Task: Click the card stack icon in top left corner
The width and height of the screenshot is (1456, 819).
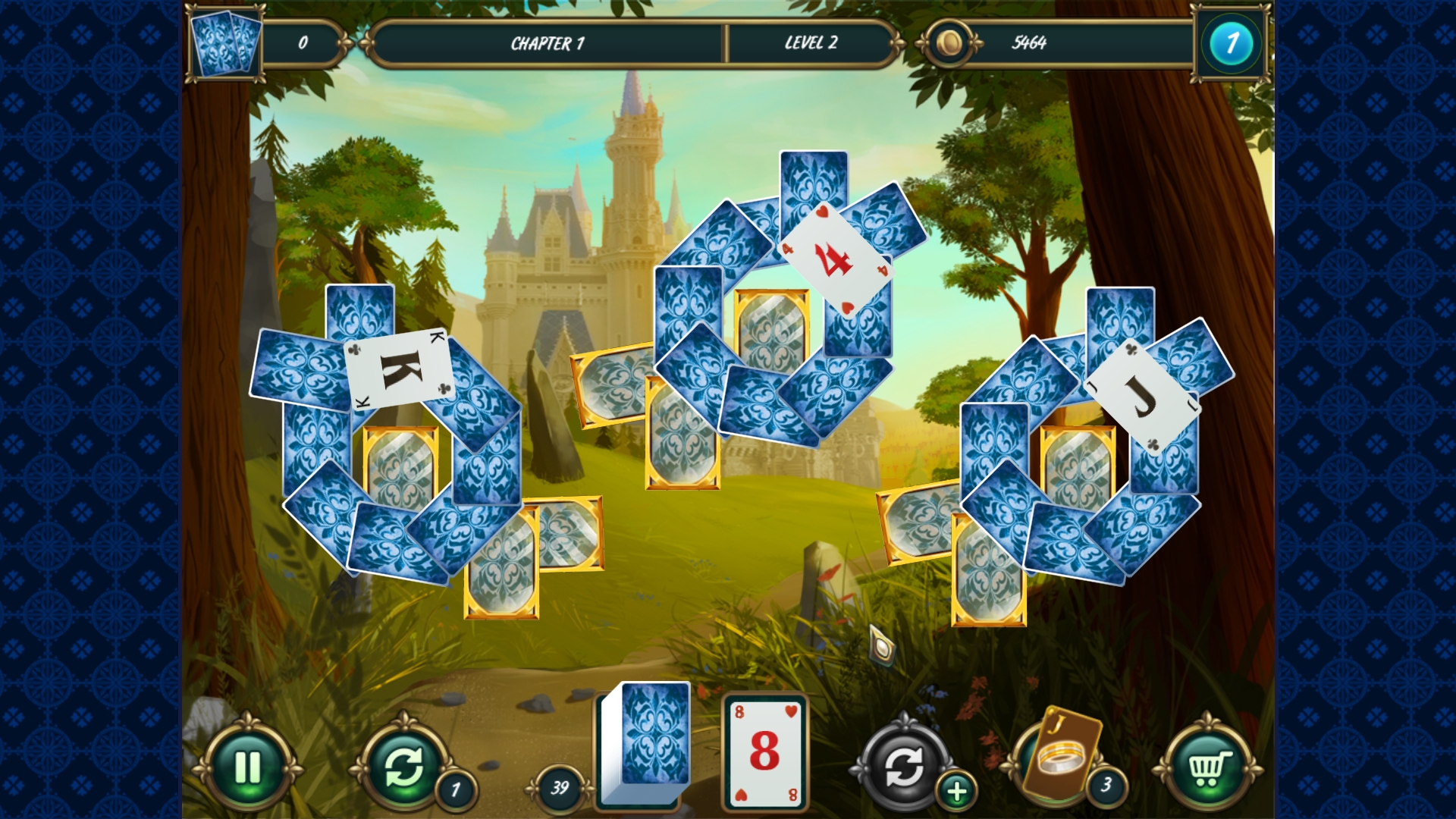Action: click(225, 42)
